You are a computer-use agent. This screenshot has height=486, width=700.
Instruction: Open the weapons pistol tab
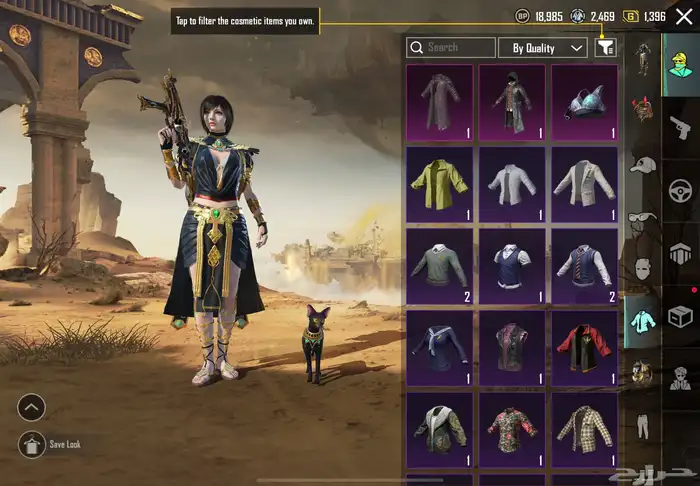(x=681, y=126)
